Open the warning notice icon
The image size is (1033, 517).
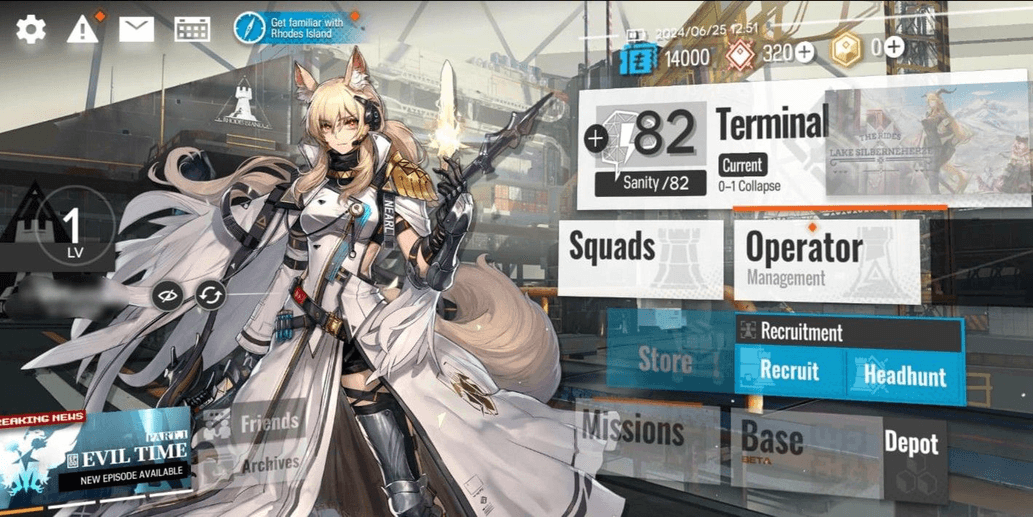tap(83, 29)
